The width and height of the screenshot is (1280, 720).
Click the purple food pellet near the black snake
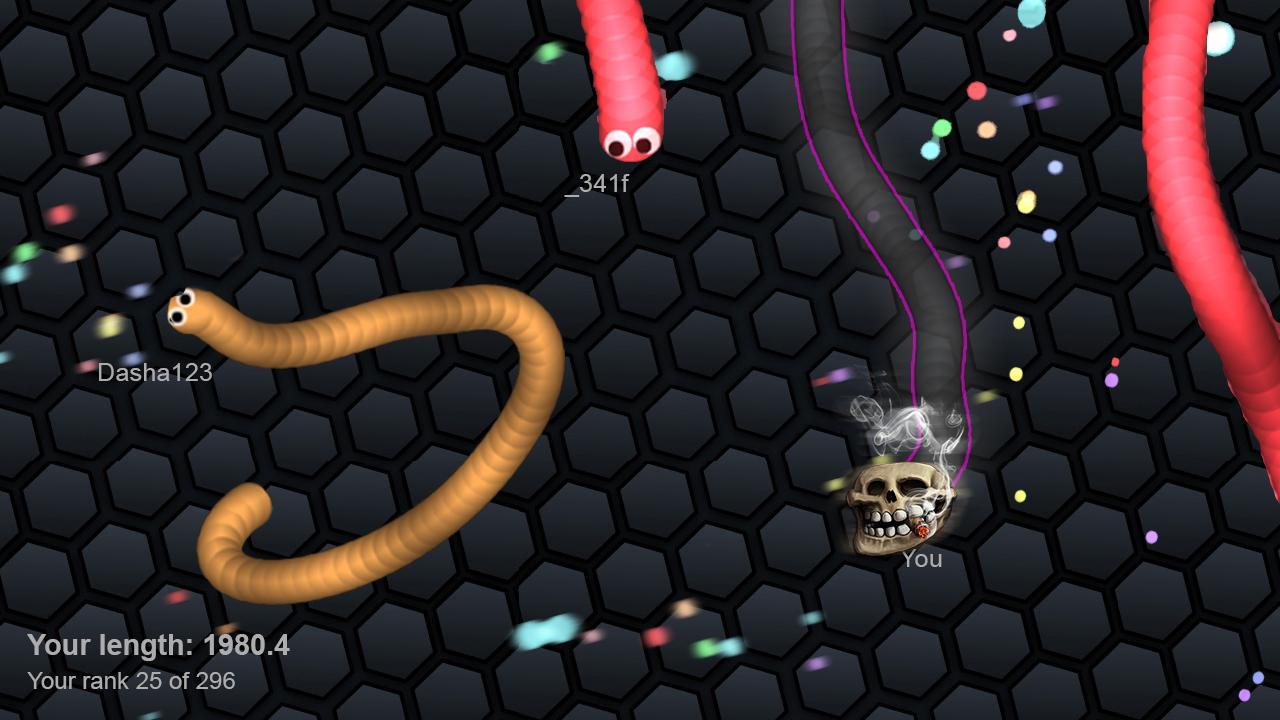point(1111,379)
